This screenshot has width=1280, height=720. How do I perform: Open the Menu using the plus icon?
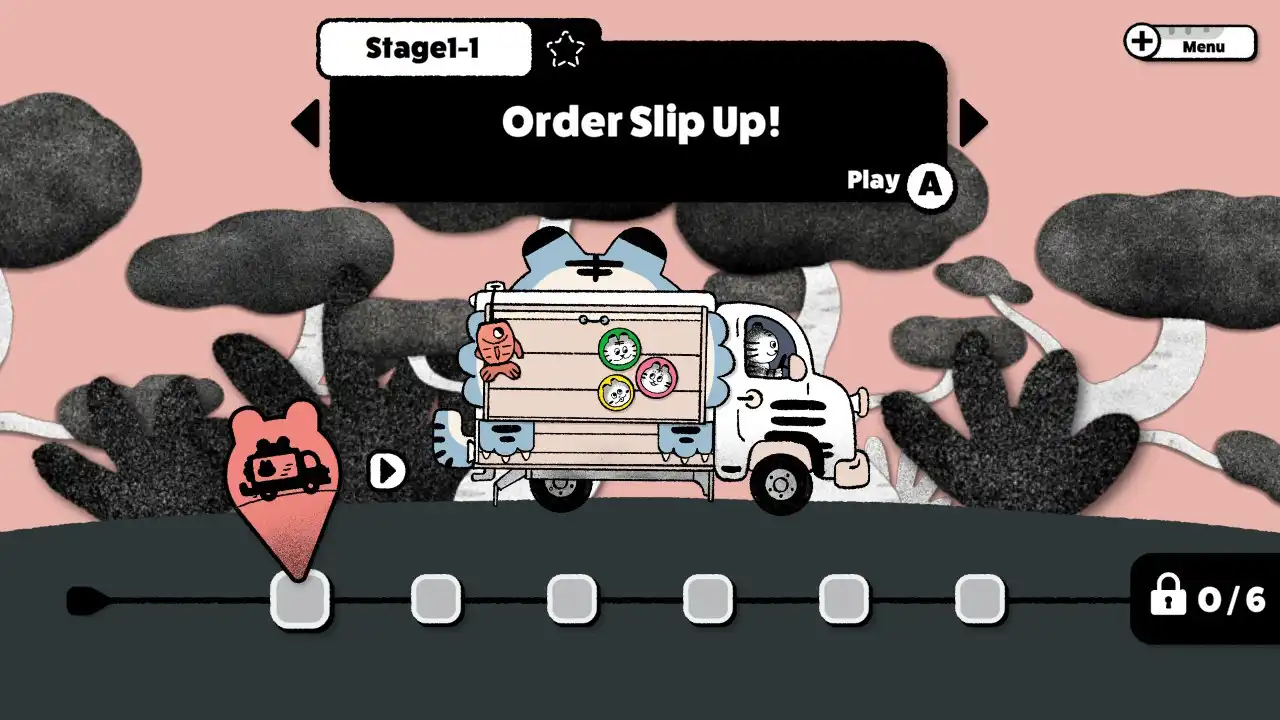point(1141,42)
